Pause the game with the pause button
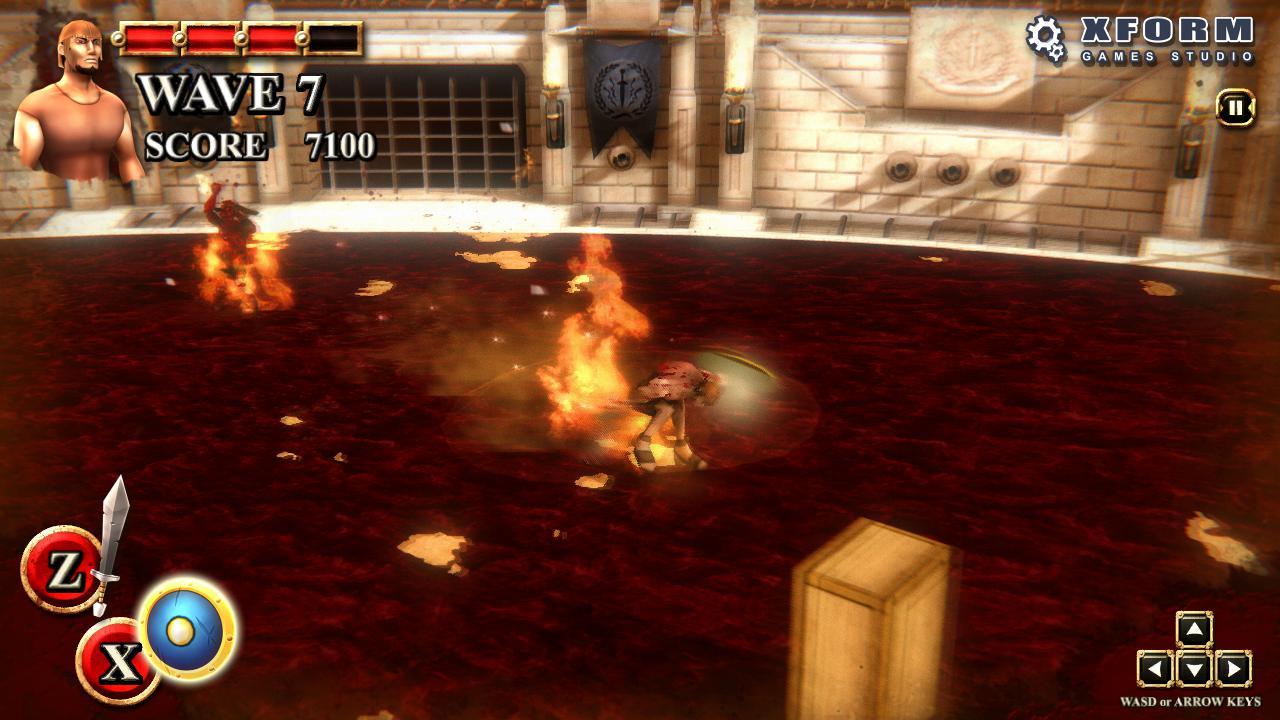 point(1236,108)
